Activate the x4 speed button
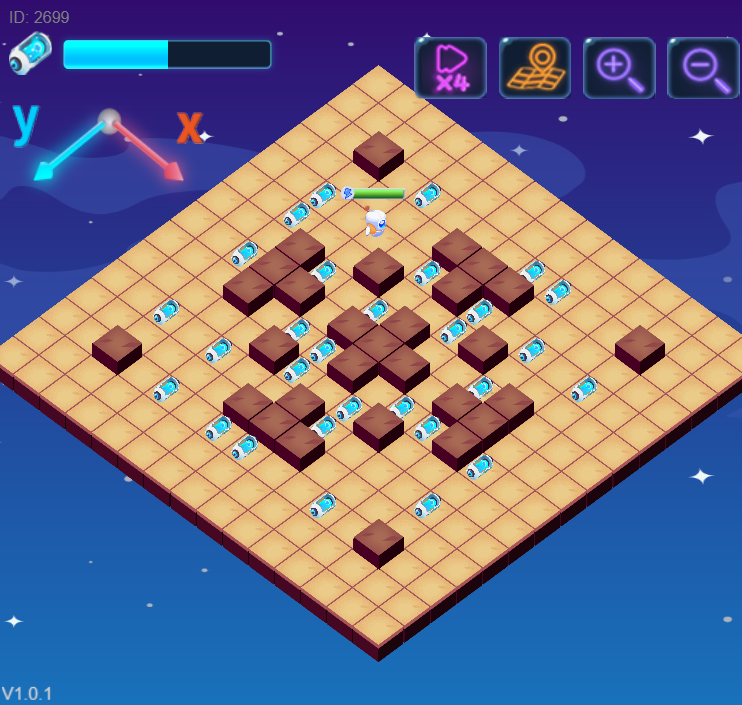Screen dimensions: 742x705 (450, 68)
